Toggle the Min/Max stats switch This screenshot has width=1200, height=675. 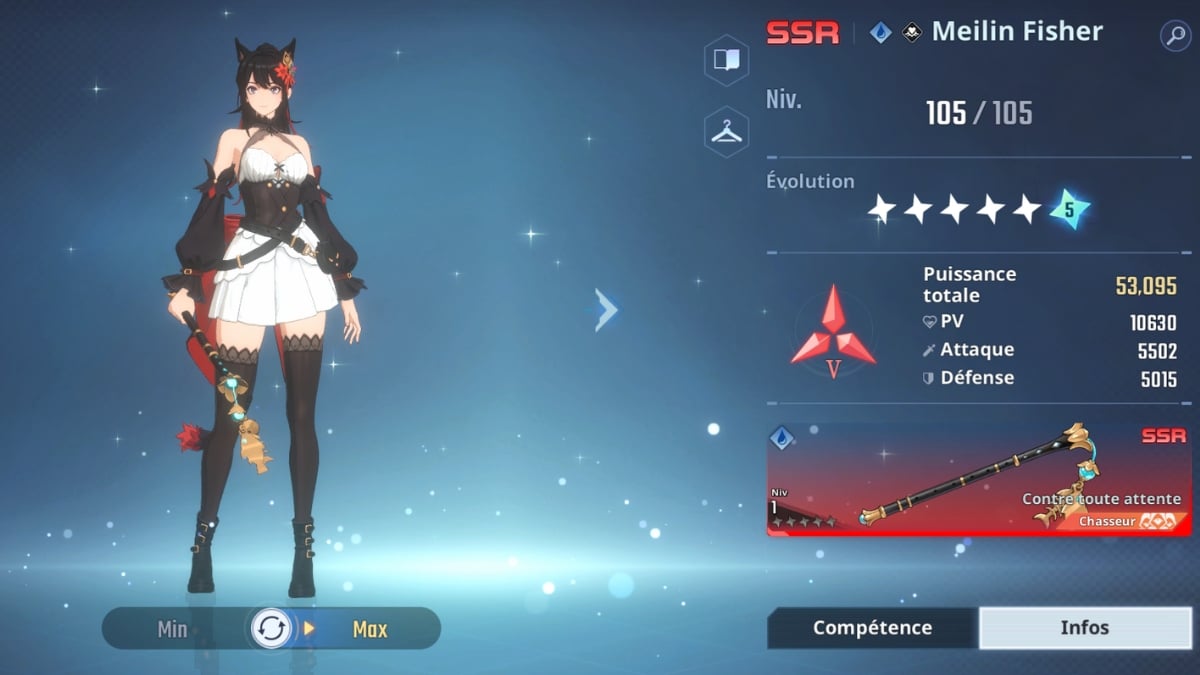[271, 629]
